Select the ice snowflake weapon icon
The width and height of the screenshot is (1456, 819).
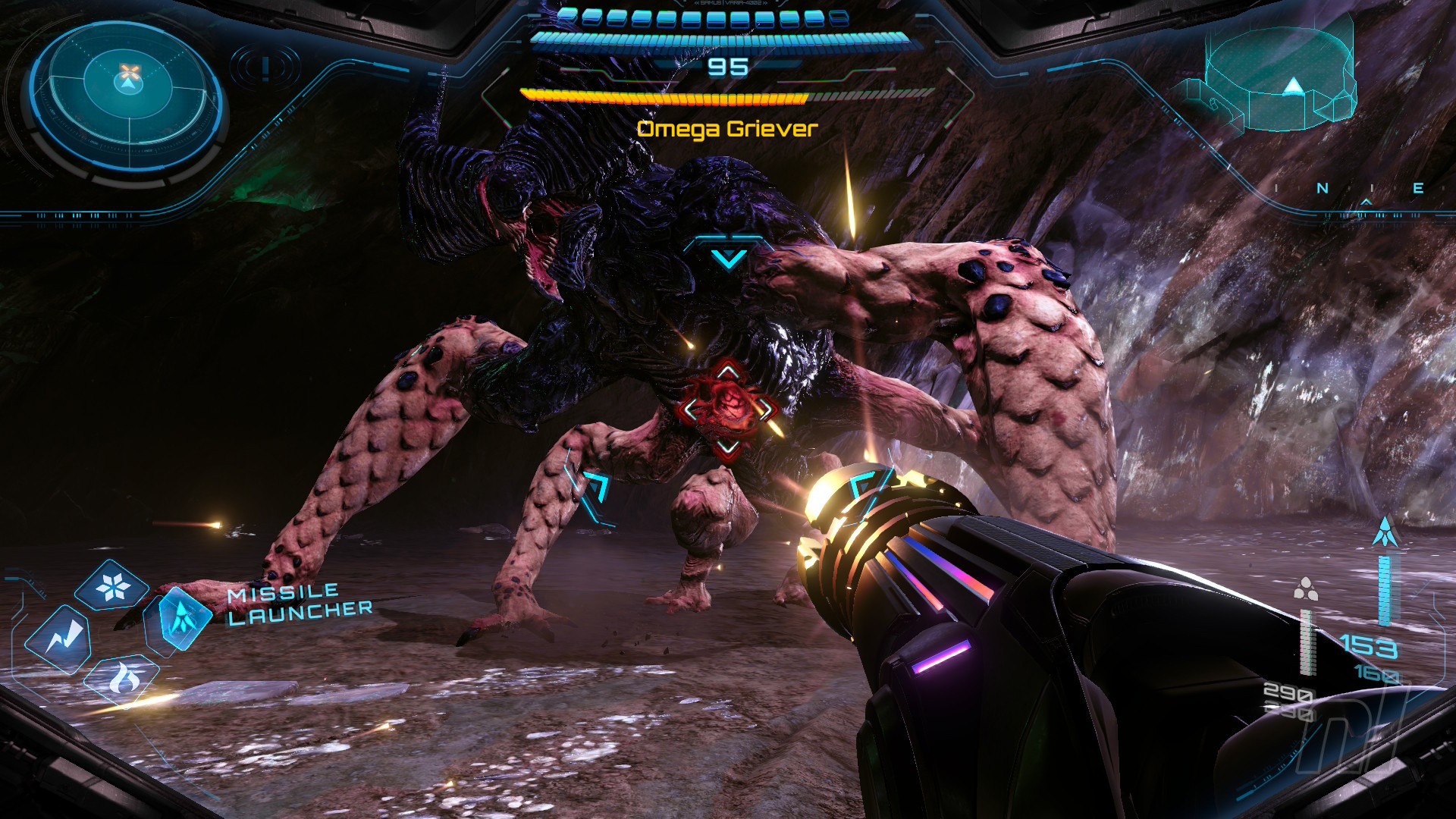[114, 586]
